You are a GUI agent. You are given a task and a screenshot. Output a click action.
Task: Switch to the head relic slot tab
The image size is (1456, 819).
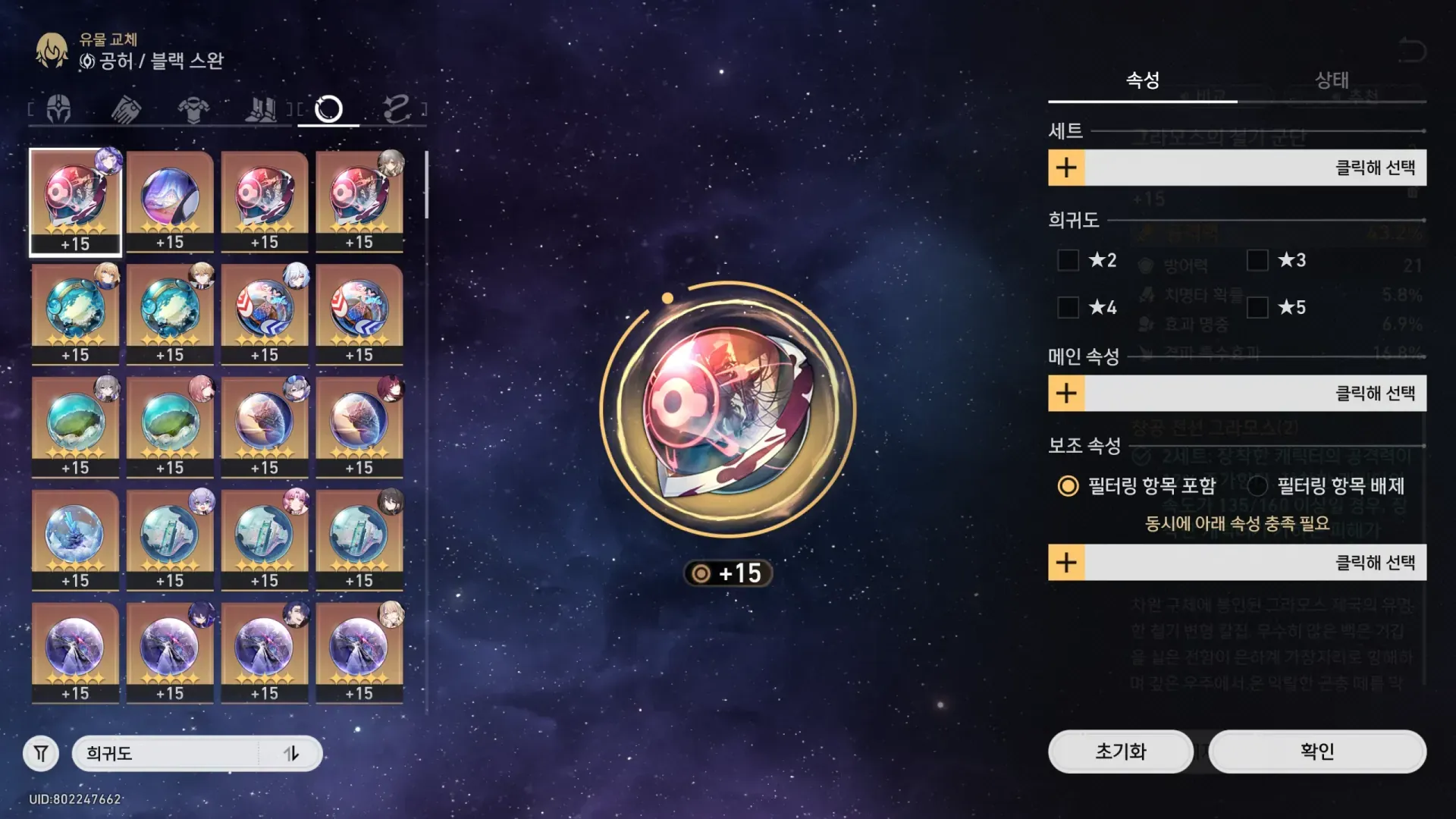coord(59,109)
